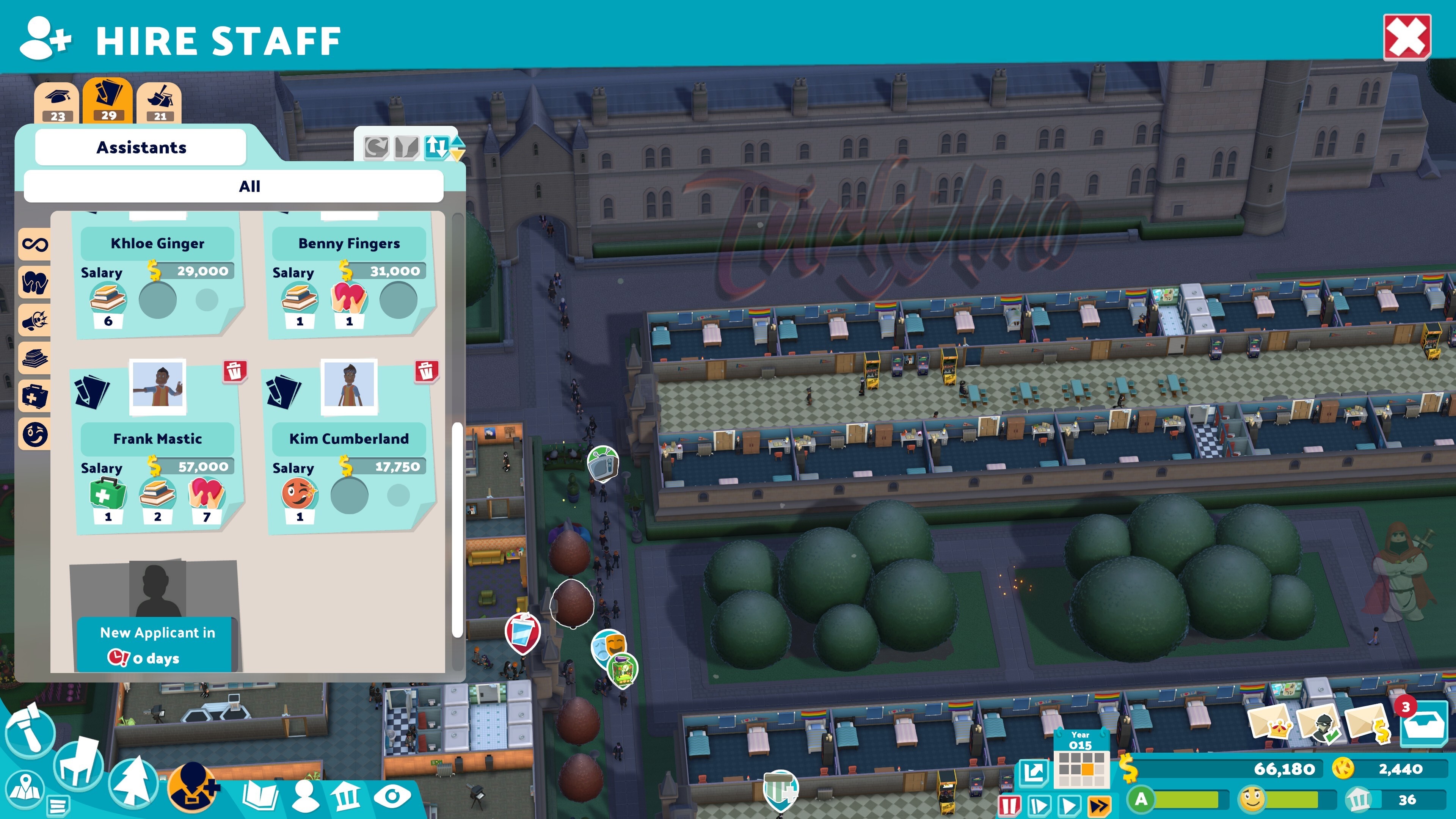1456x819 pixels.
Task: Filter applicants by the megaphone qualification
Action: [35, 320]
